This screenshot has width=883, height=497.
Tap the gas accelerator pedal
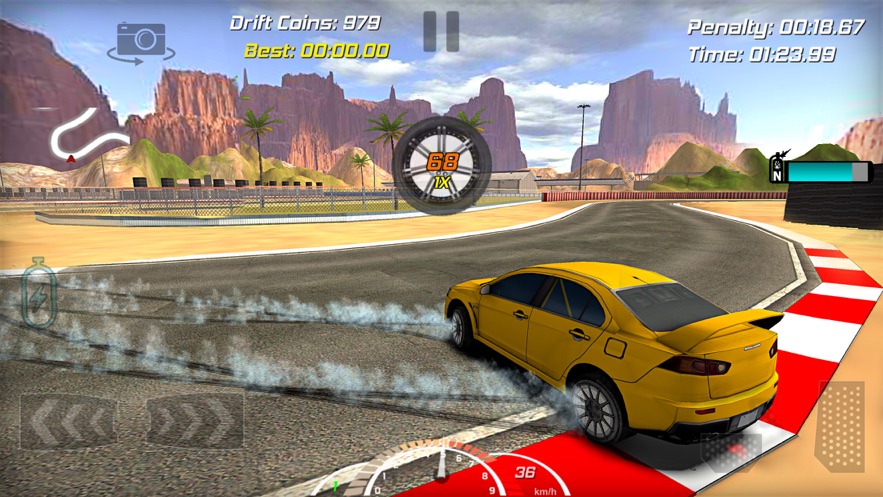pos(840,426)
